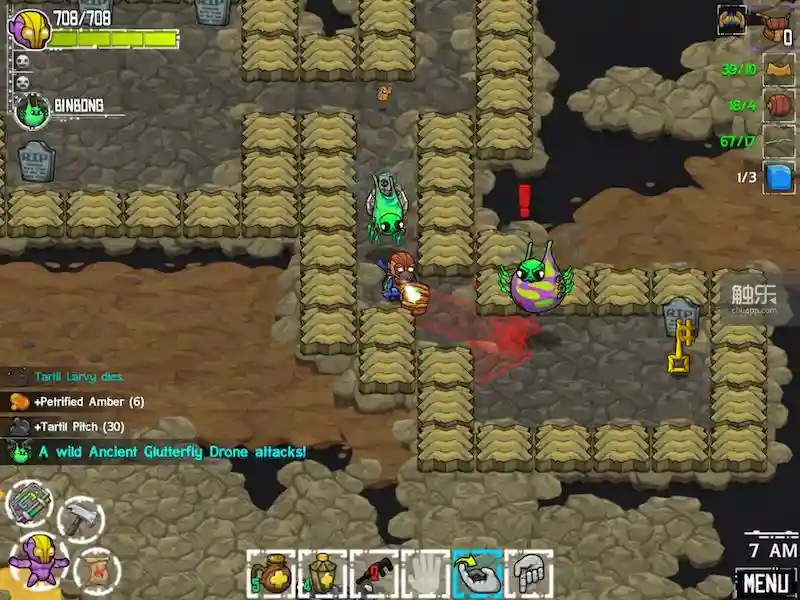Select the highlighted hand-flip hotbar slot

click(x=477, y=573)
